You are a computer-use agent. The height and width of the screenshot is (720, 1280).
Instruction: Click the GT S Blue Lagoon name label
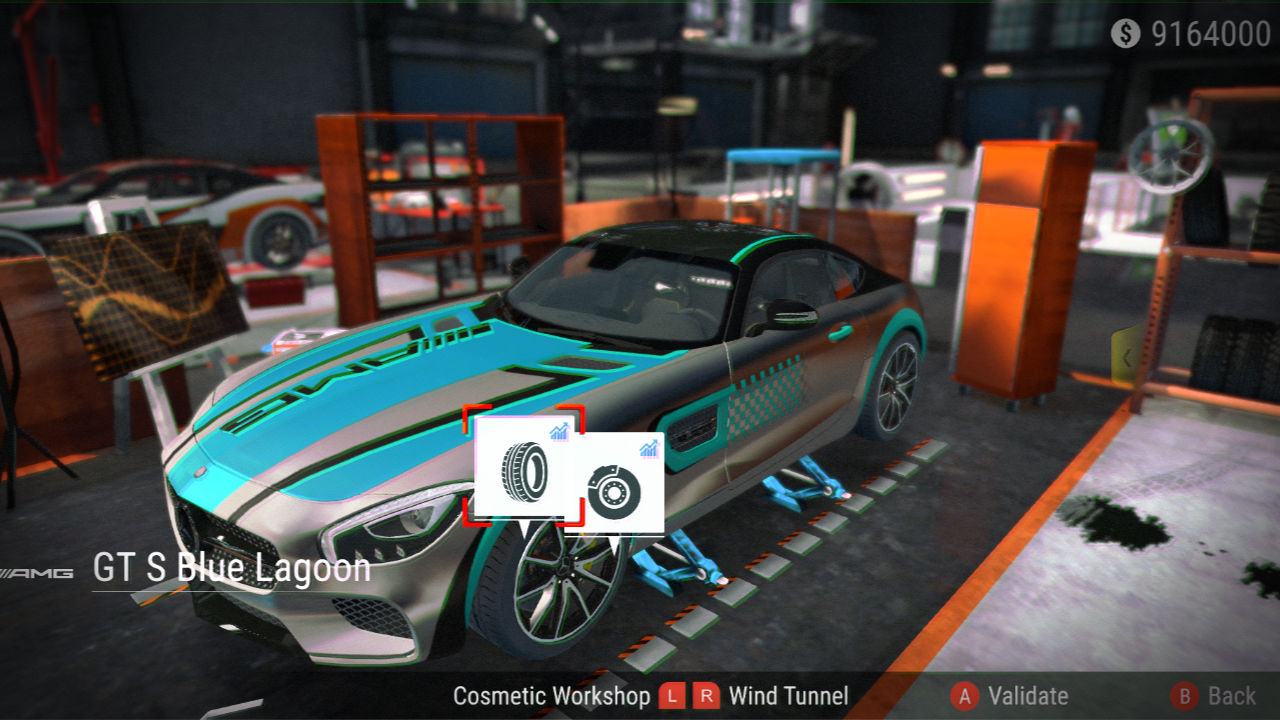click(x=230, y=568)
